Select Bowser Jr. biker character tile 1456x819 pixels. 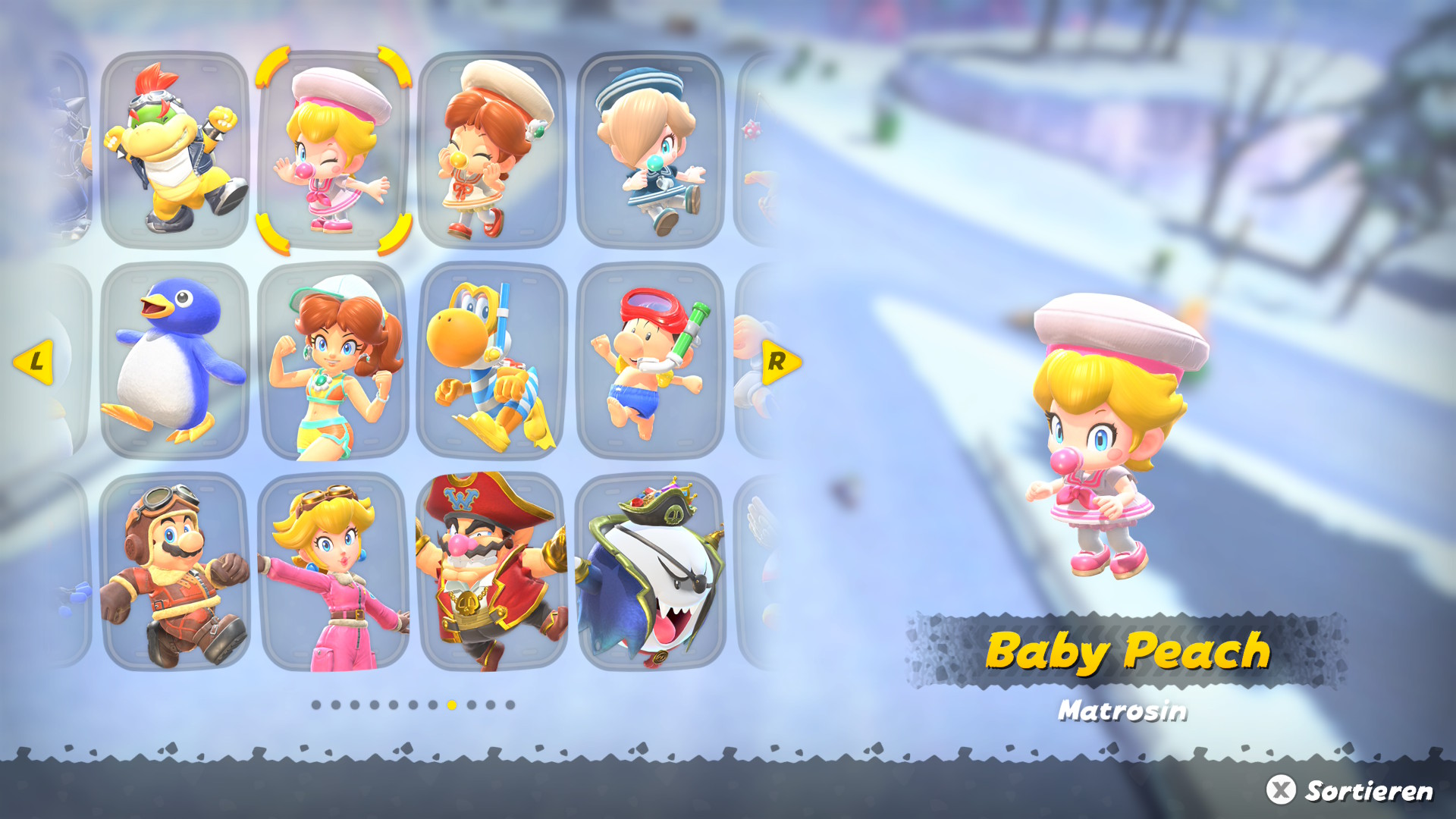174,149
